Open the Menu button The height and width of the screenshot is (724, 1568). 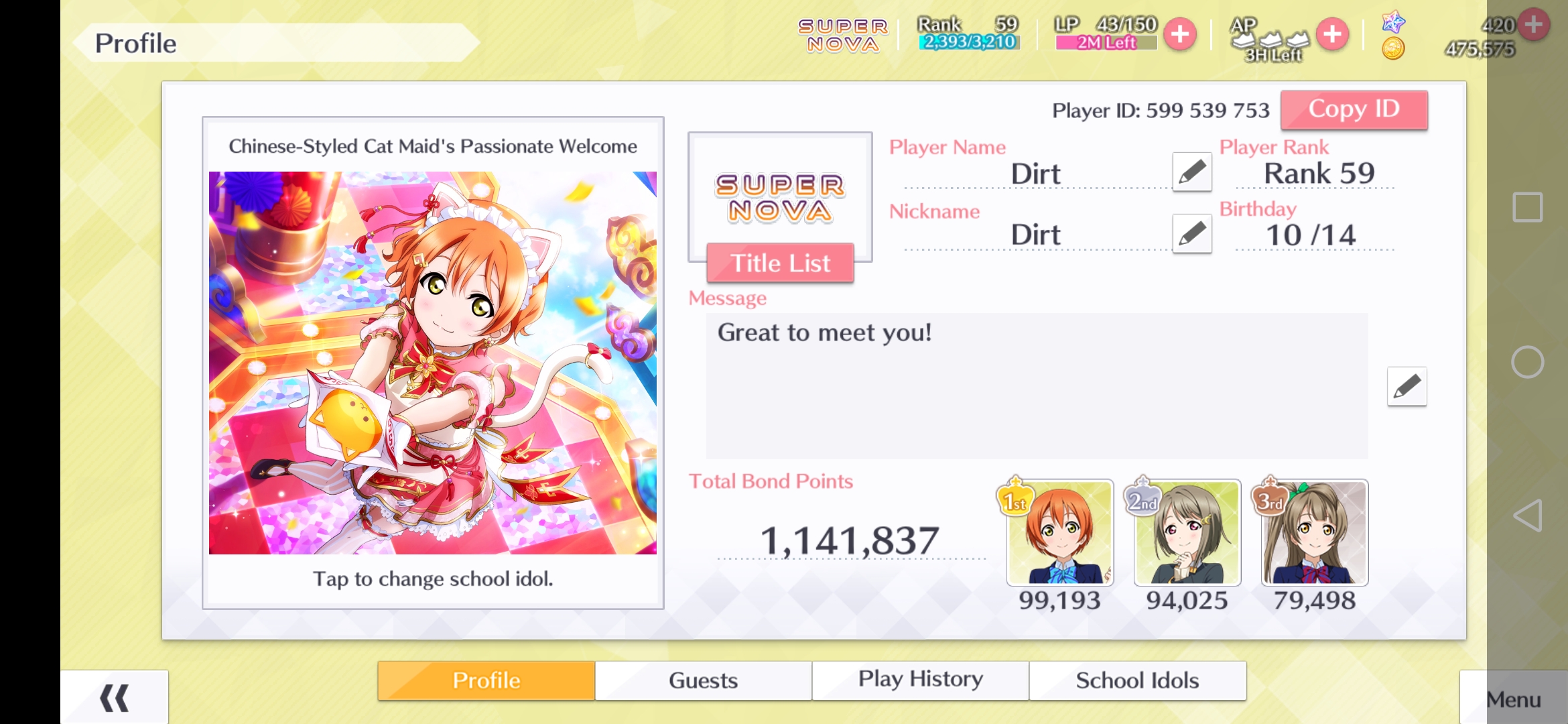[1513, 699]
